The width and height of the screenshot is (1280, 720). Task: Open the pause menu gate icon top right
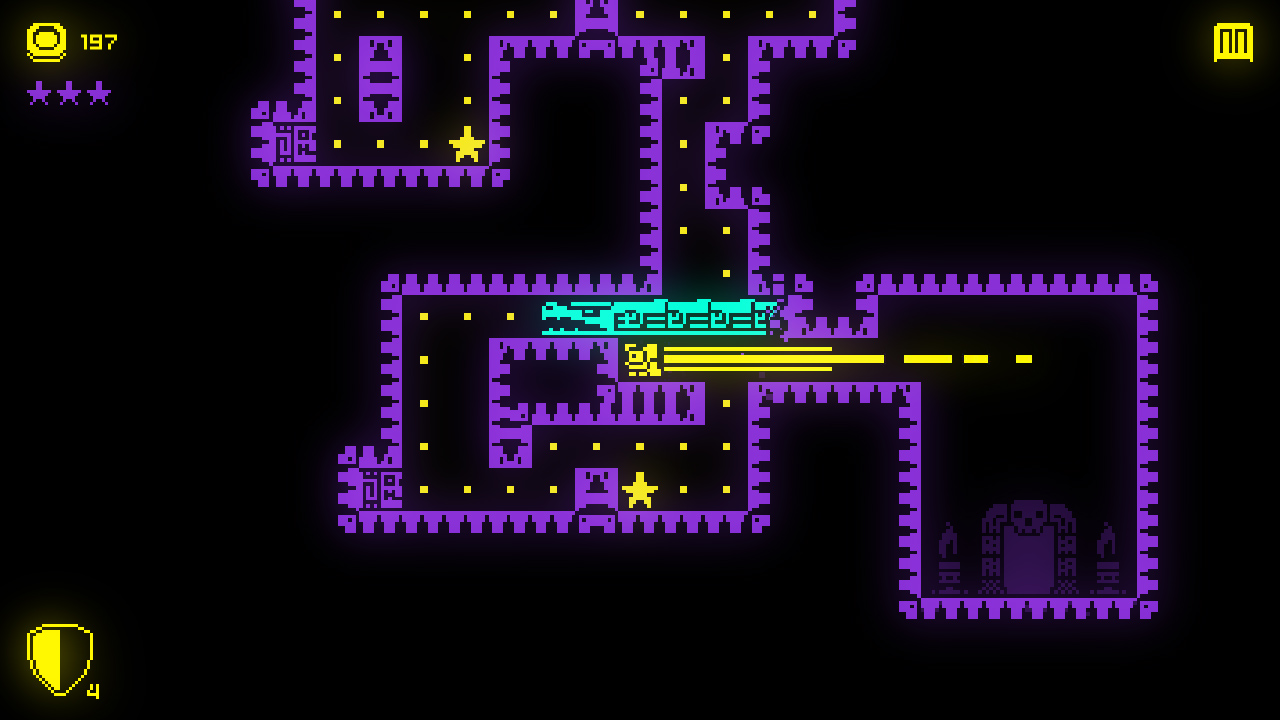[x=1234, y=43]
